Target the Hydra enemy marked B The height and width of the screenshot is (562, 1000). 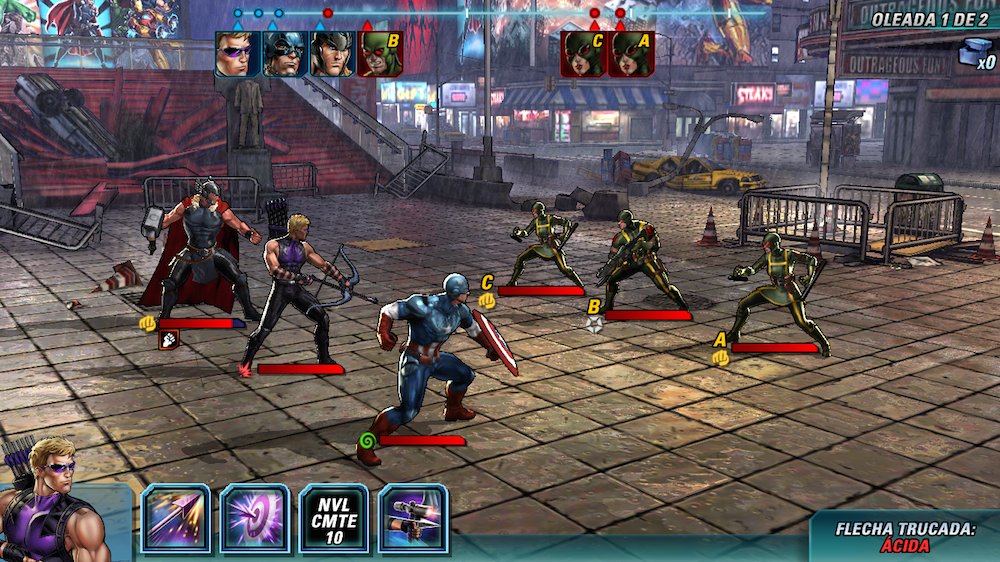640,260
